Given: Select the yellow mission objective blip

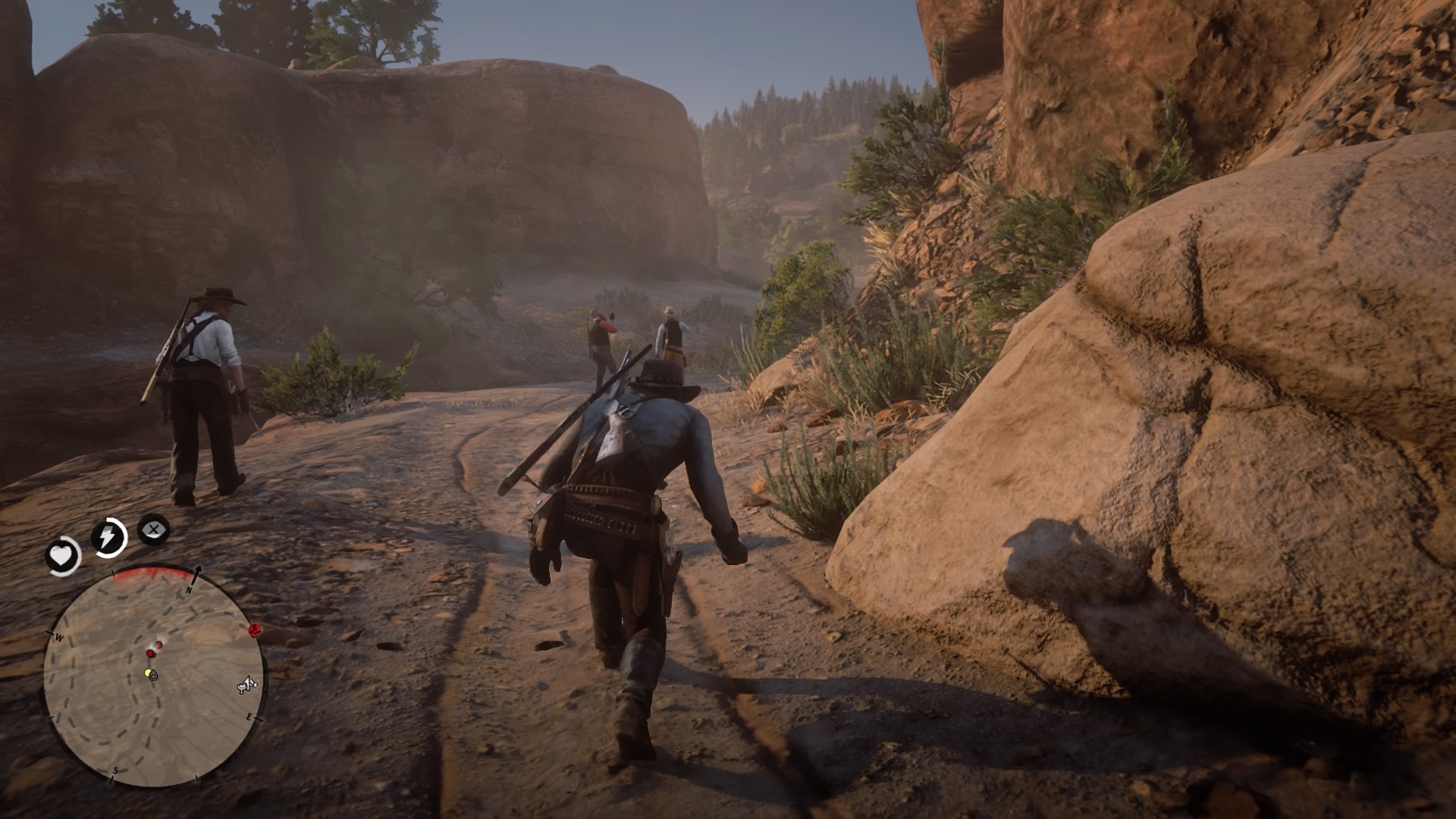Looking at the screenshot, I should (x=149, y=673).
